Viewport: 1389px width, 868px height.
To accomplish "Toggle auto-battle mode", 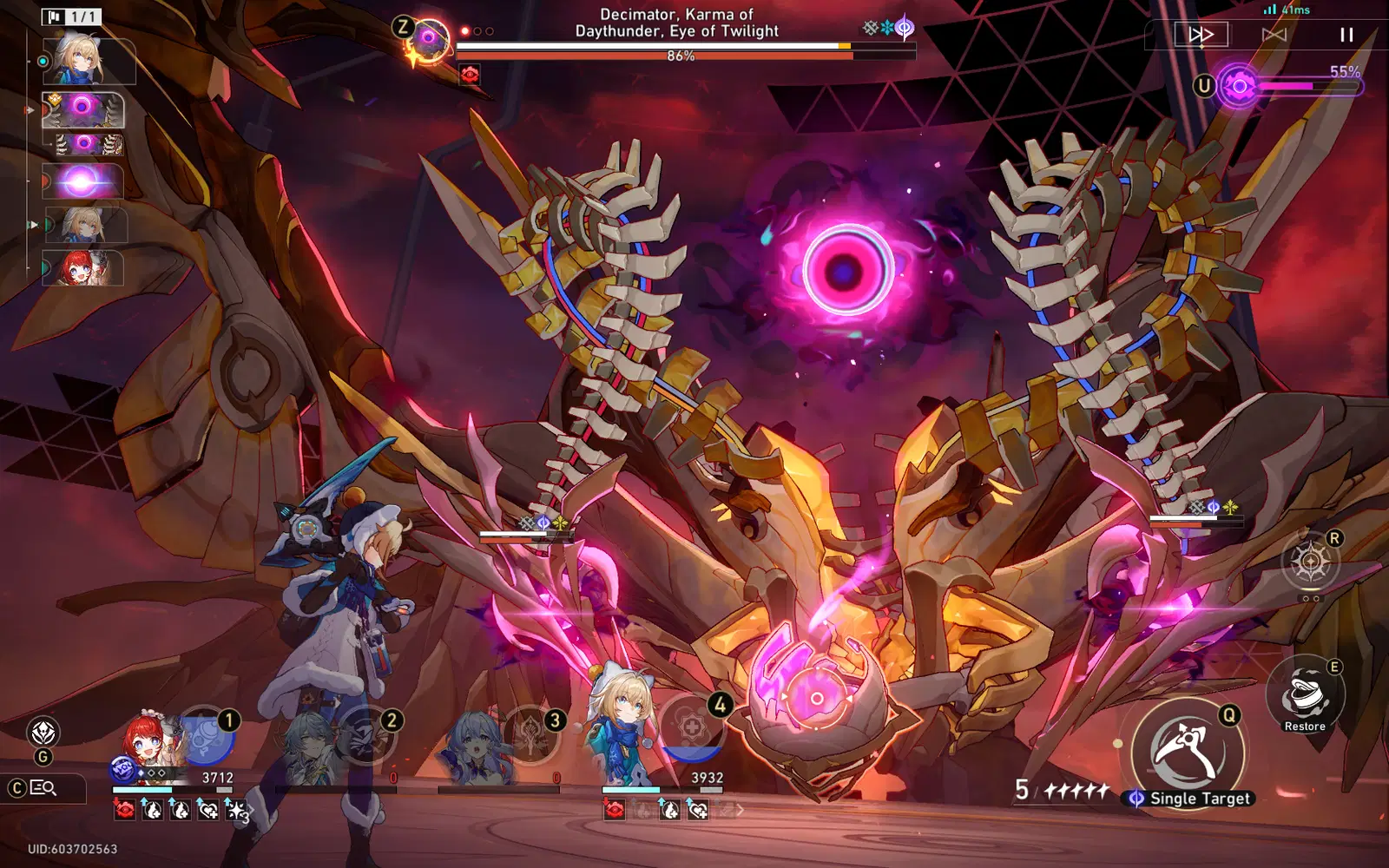I will 1274,35.
